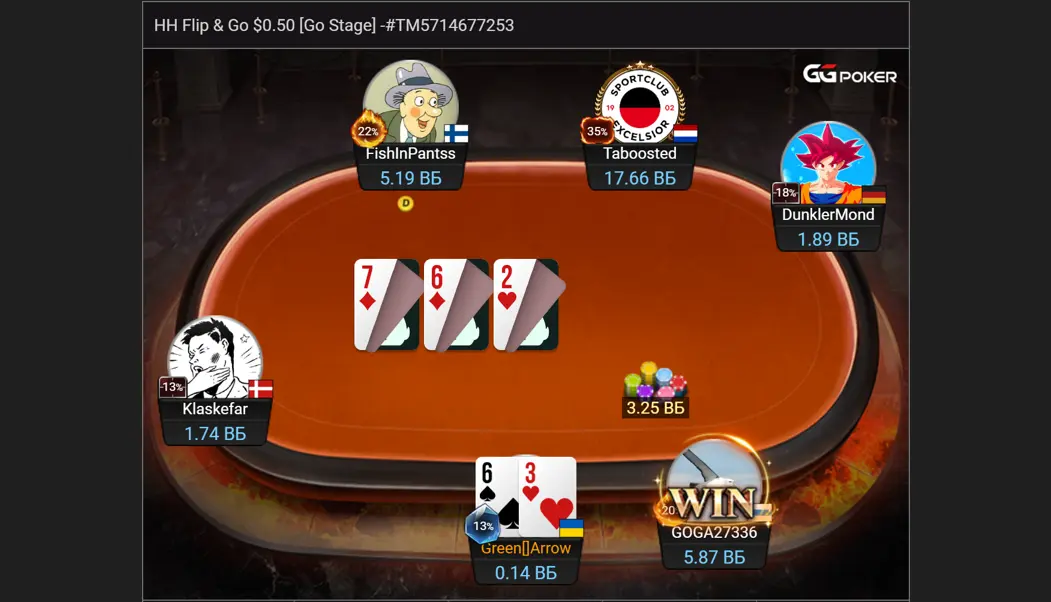Select the yellow dealer button marker

(x=405, y=203)
